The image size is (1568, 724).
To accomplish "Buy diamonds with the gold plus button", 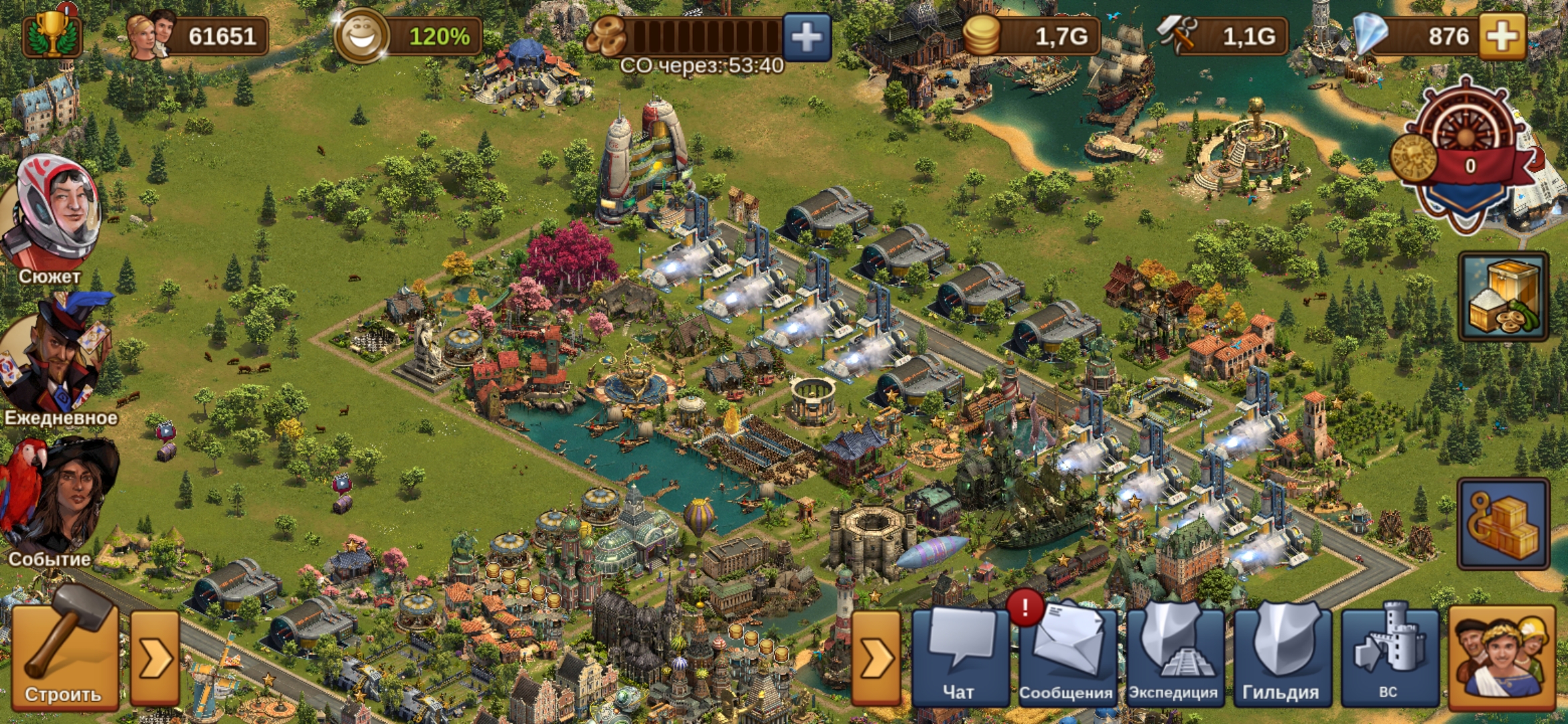I will tap(1502, 37).
